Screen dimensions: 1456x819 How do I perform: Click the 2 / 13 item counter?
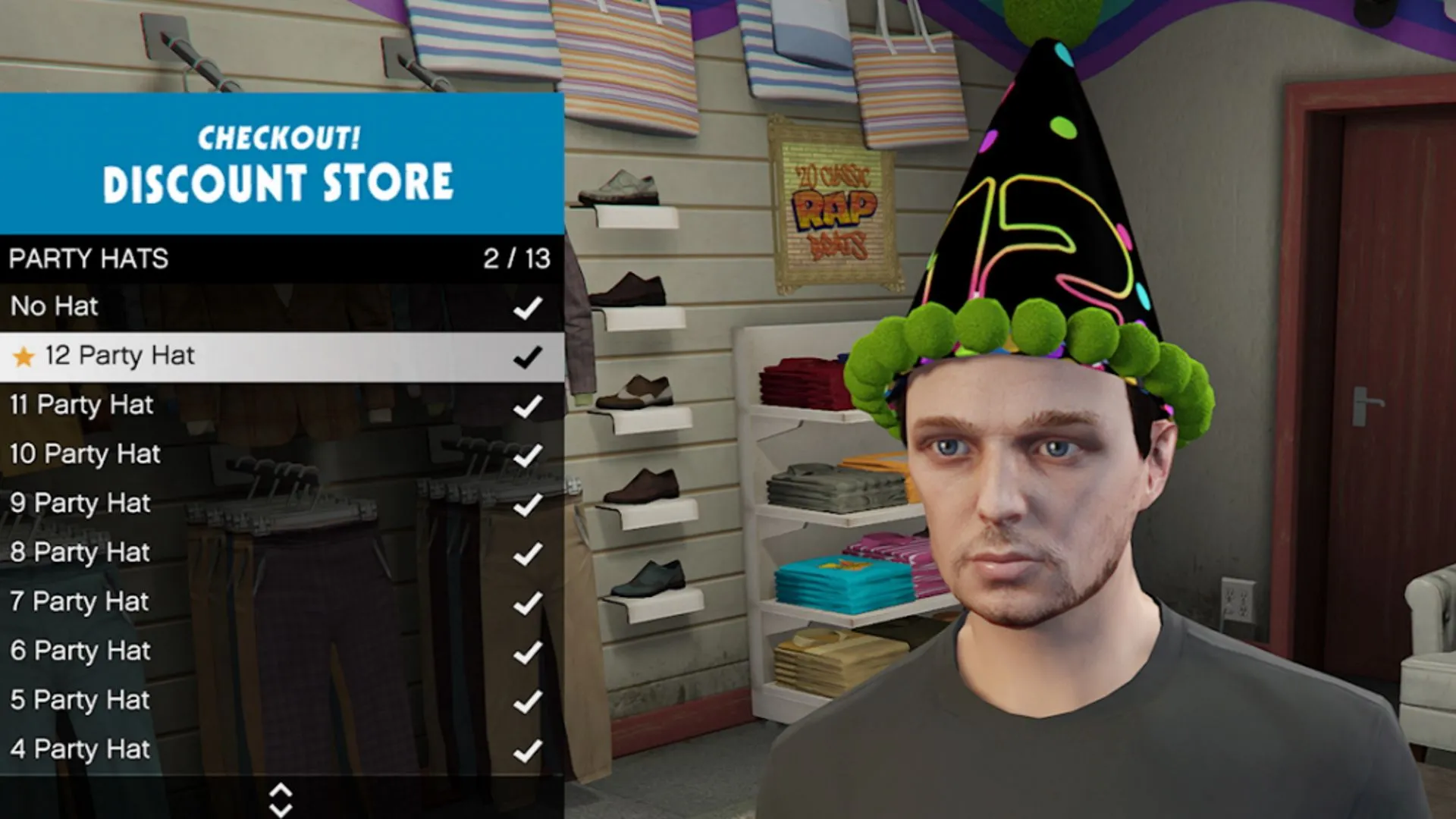tap(519, 259)
